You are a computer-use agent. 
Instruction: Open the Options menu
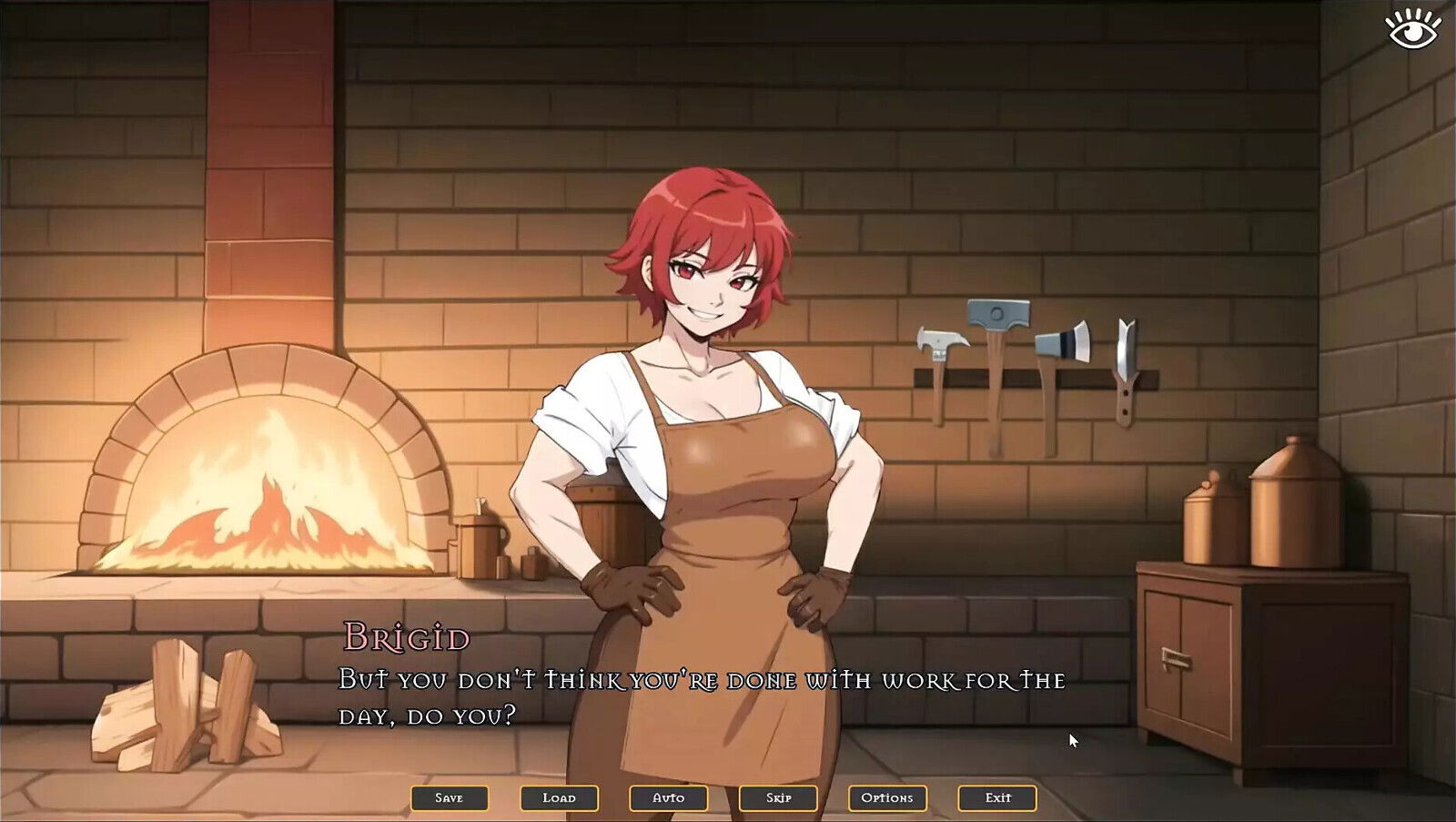(x=889, y=797)
